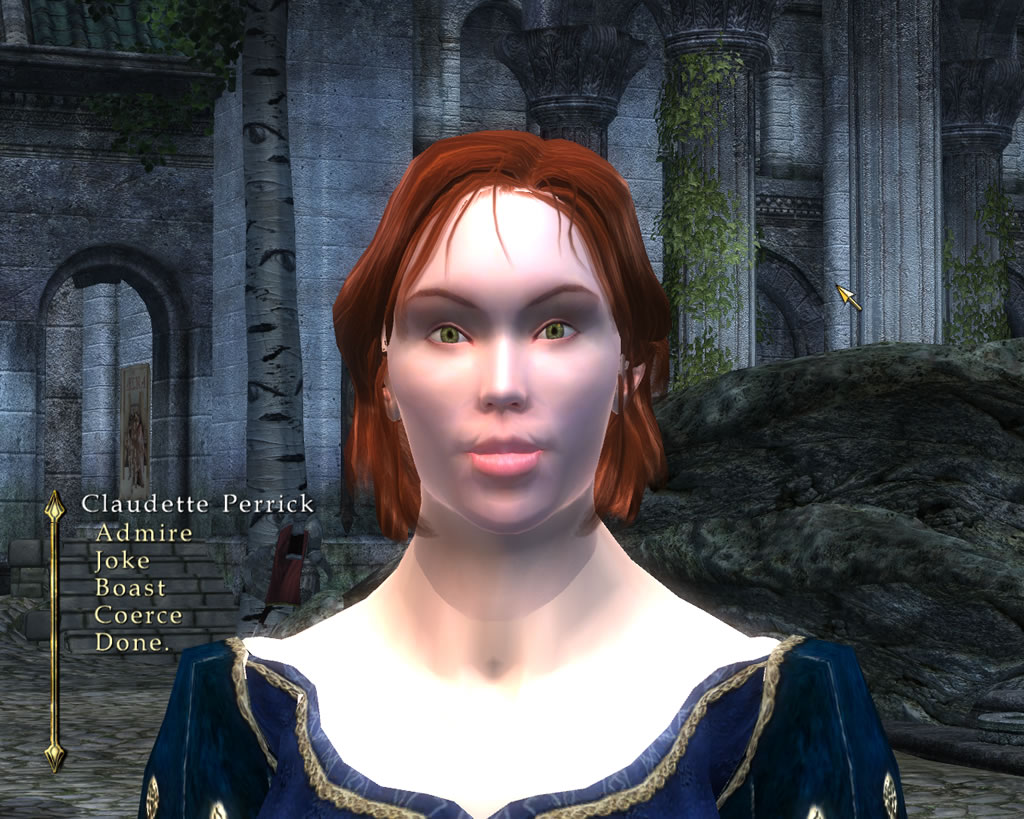The width and height of the screenshot is (1024, 819).
Task: Pick the Boast dialogue option
Action: 130,588
